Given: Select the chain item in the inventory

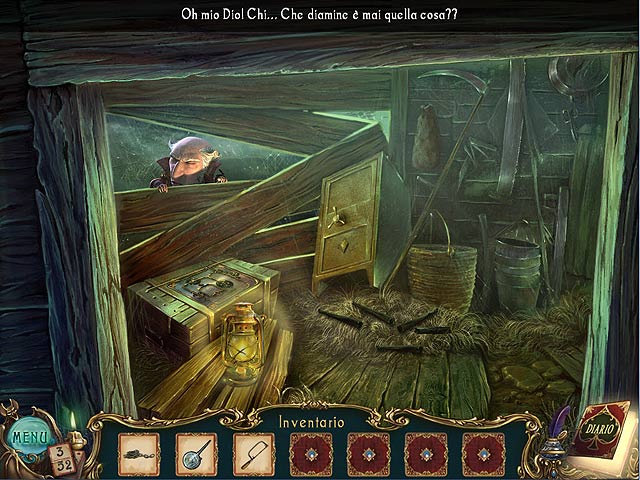Looking at the screenshot, I should coord(138,452).
